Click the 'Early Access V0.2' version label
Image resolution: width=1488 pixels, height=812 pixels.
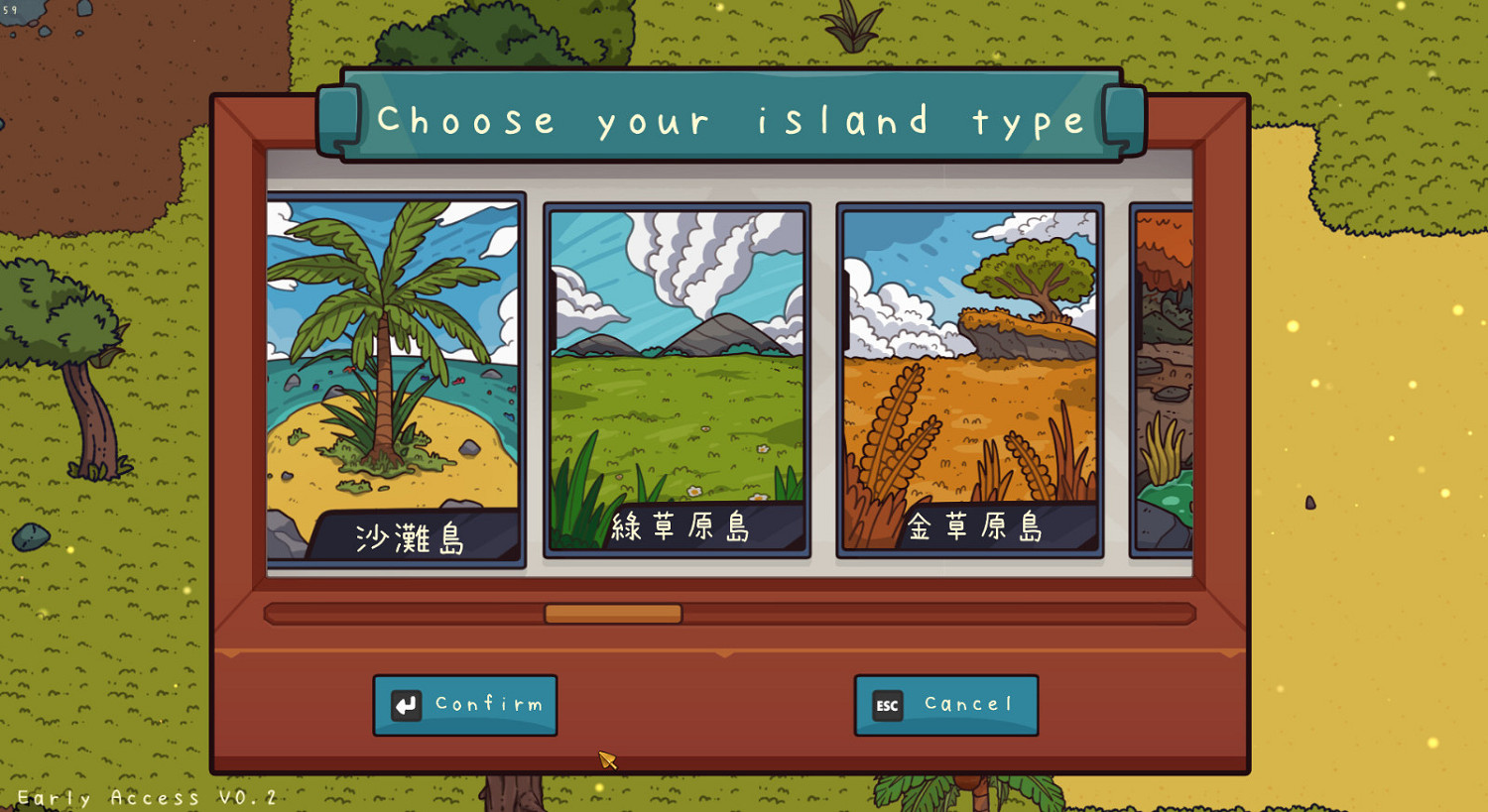point(147,798)
